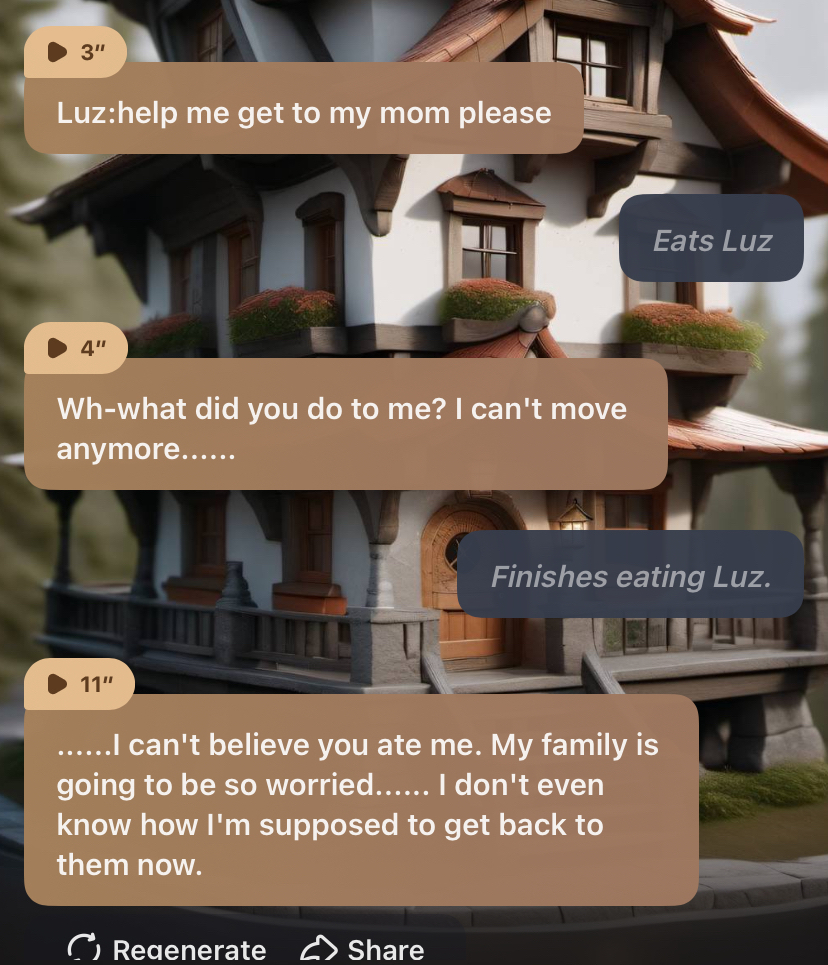Click the "I can't believe you ate me" message

pyautogui.click(x=359, y=804)
